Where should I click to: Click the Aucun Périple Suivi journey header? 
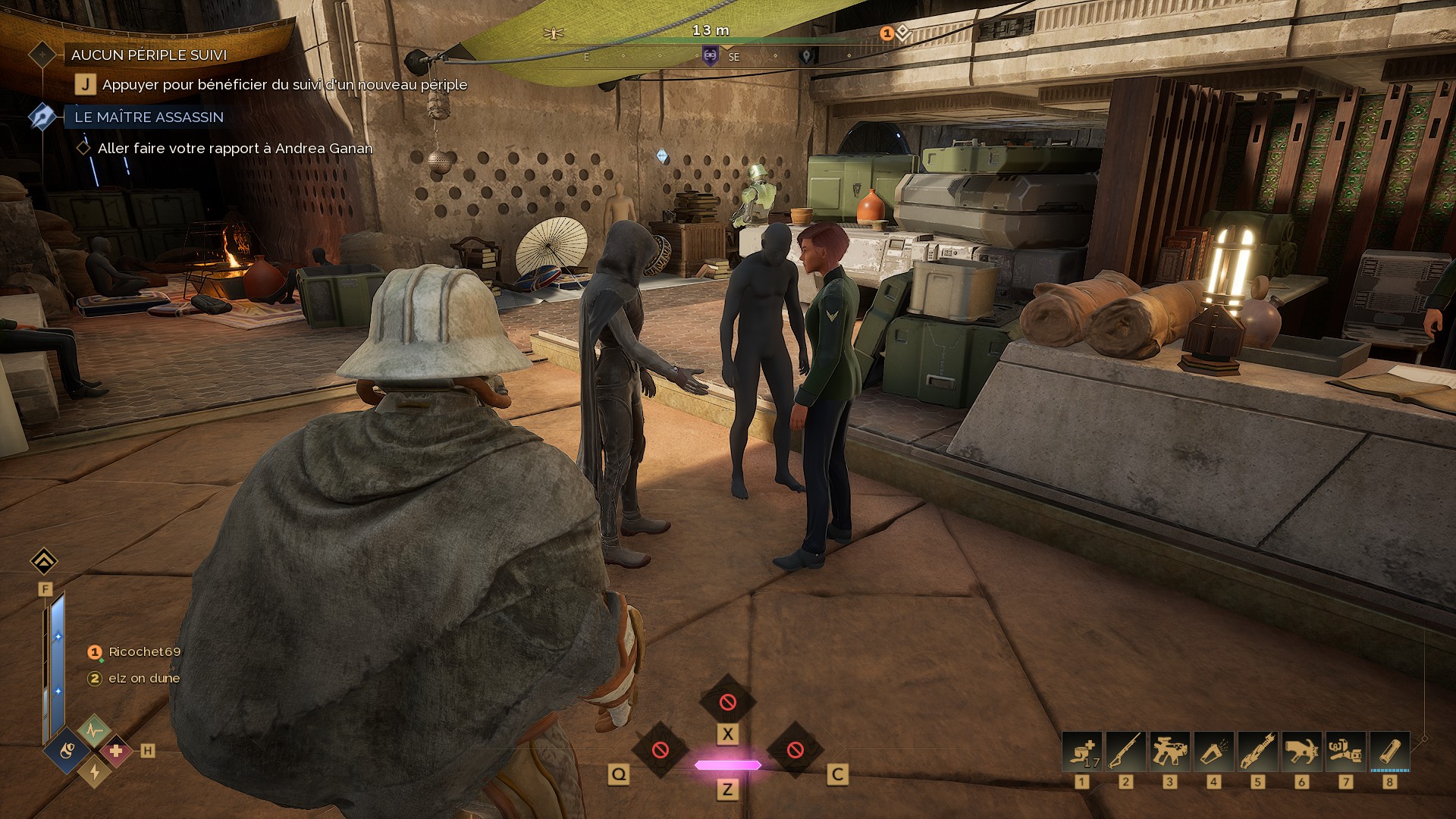click(149, 55)
